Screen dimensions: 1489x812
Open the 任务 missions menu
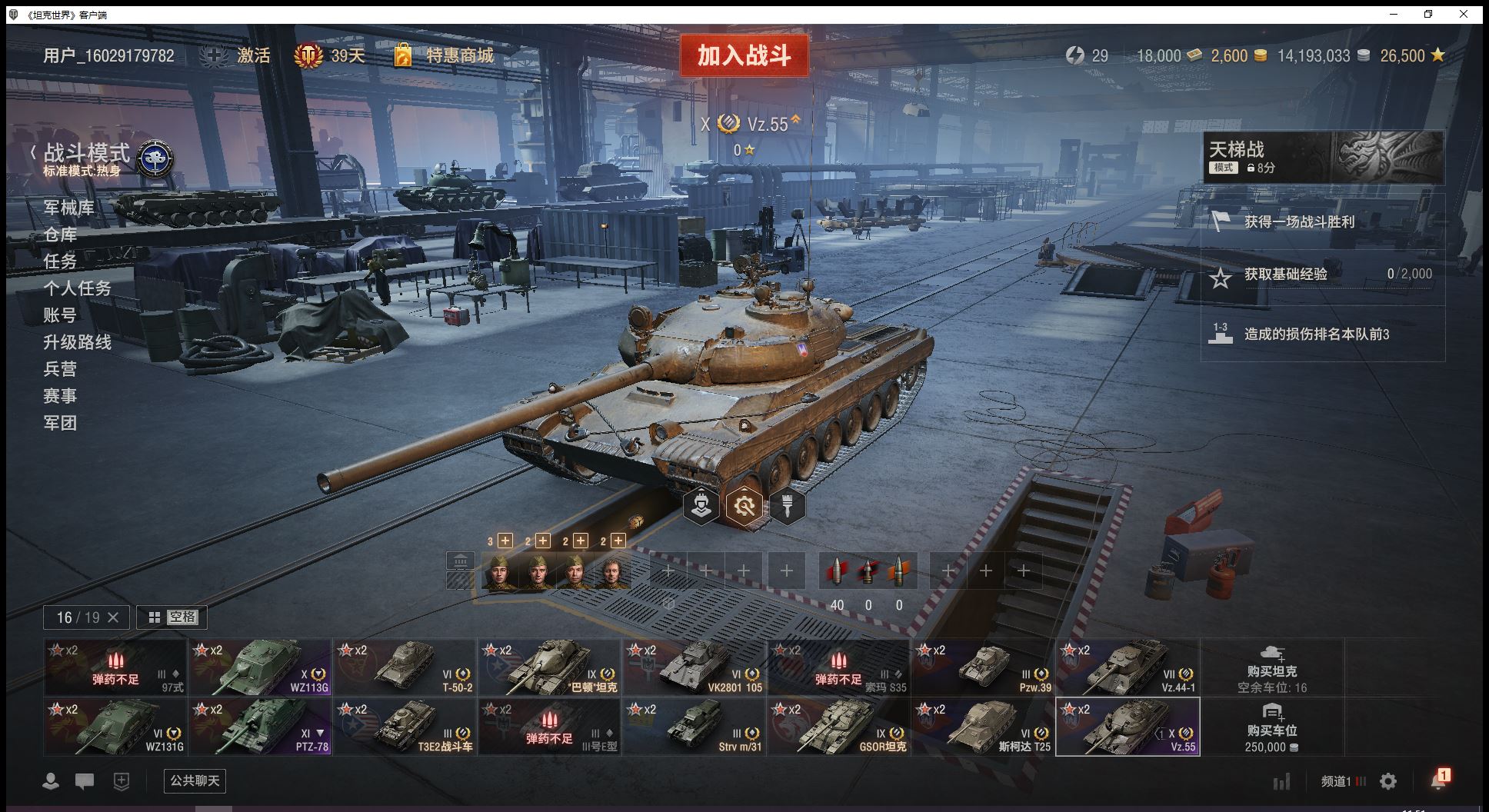pyautogui.click(x=60, y=261)
